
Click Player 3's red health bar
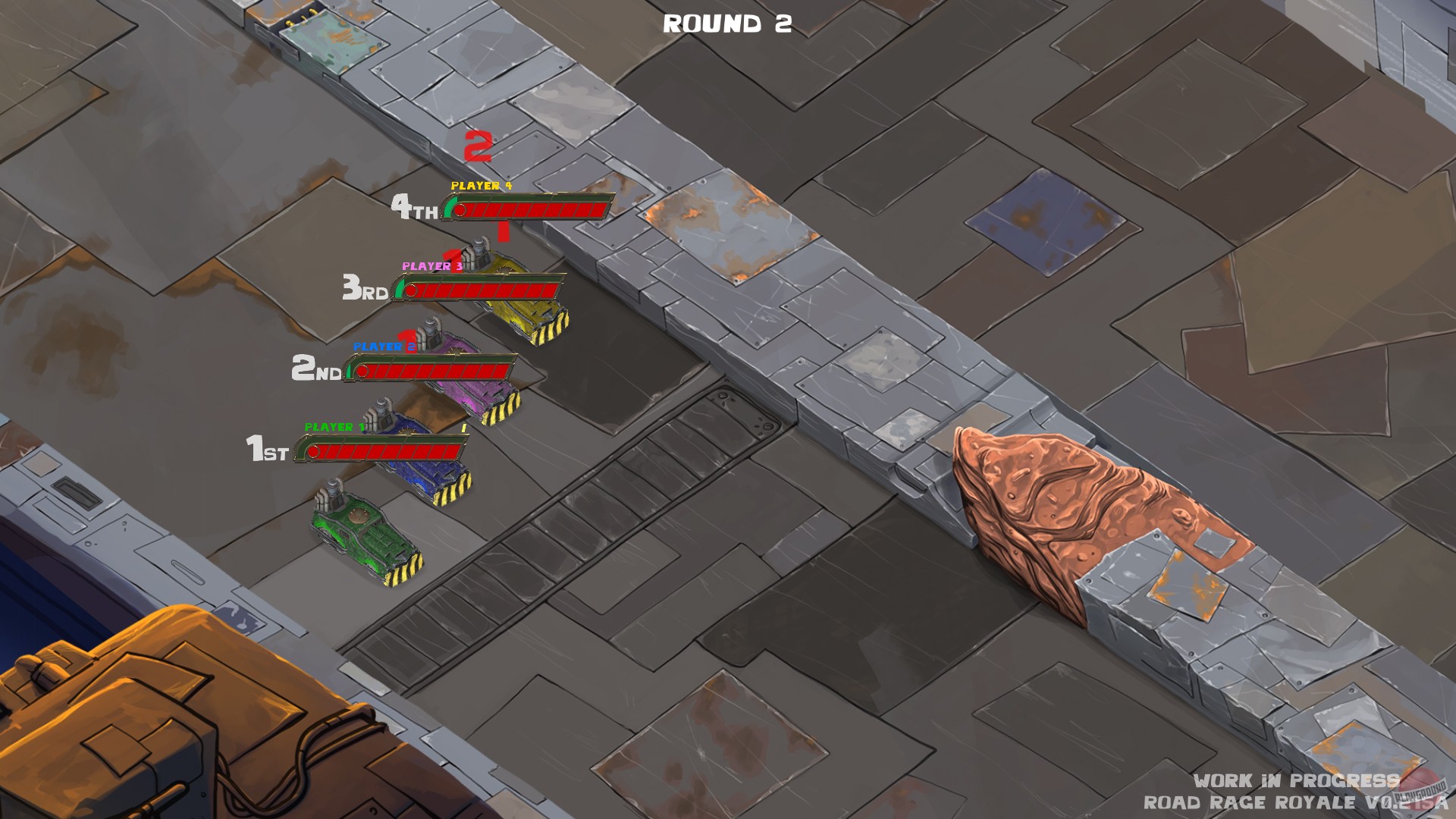point(485,290)
